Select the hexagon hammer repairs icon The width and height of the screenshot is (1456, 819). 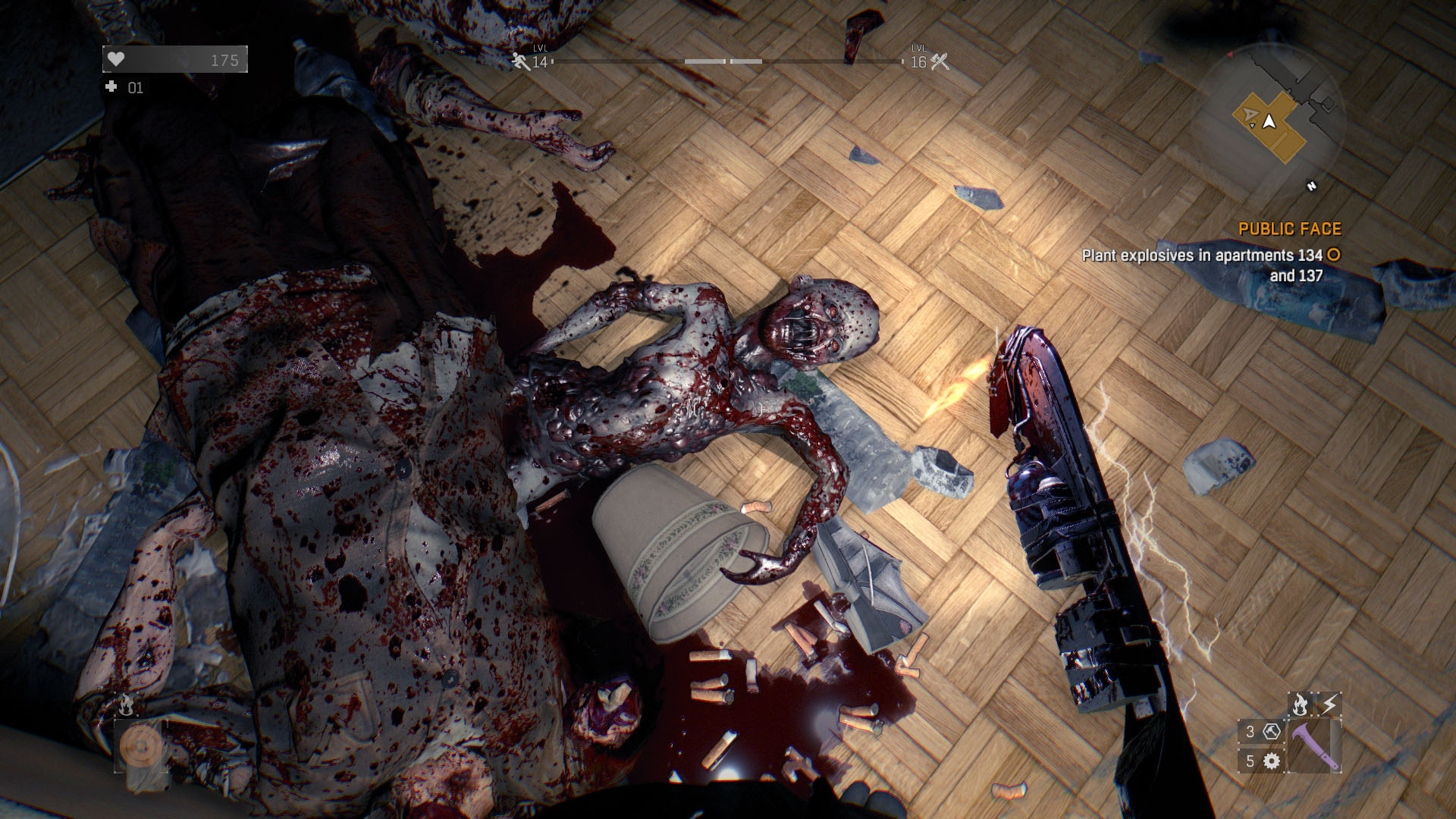[x=1272, y=732]
